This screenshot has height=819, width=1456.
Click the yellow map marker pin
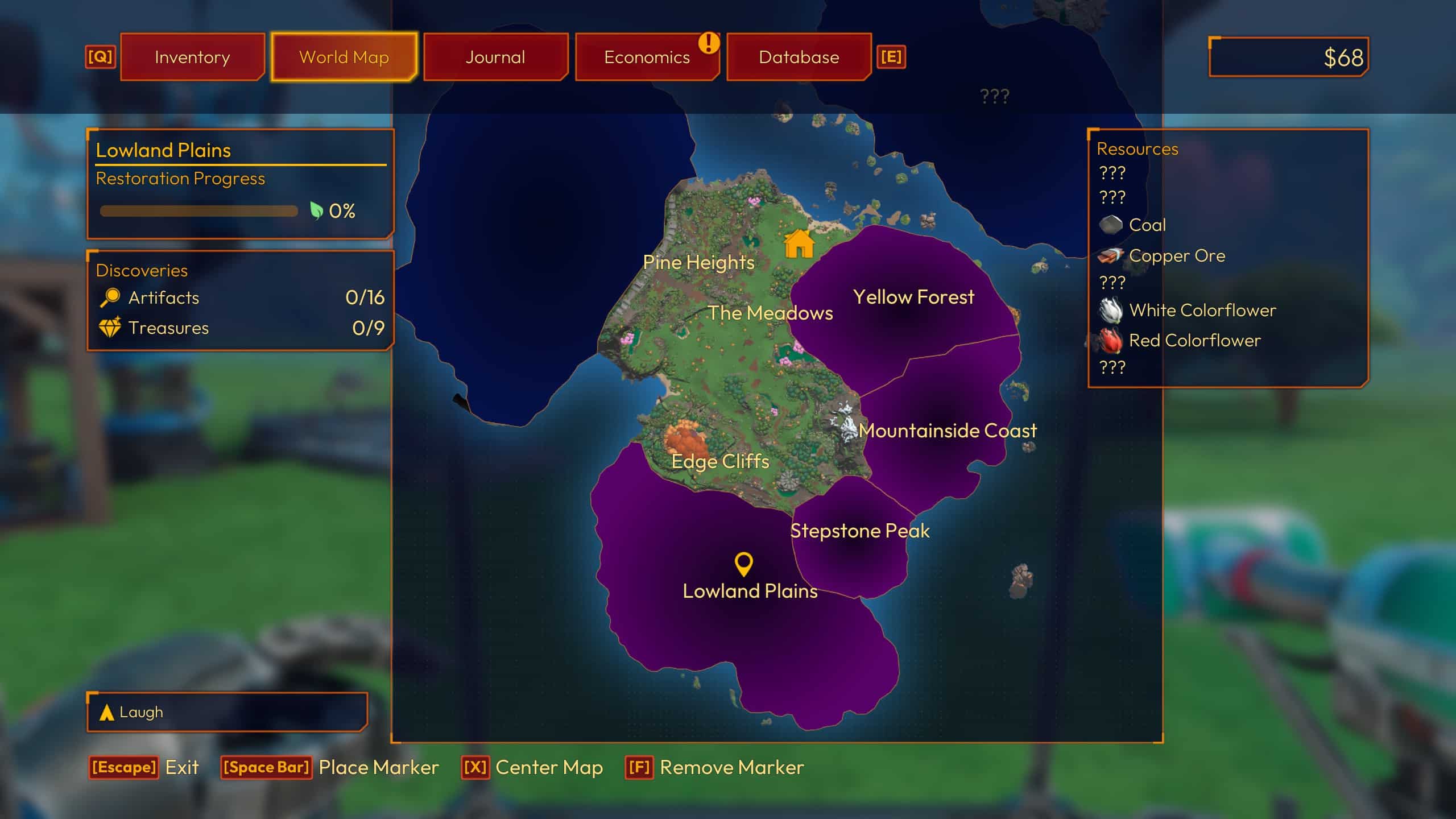click(x=744, y=564)
